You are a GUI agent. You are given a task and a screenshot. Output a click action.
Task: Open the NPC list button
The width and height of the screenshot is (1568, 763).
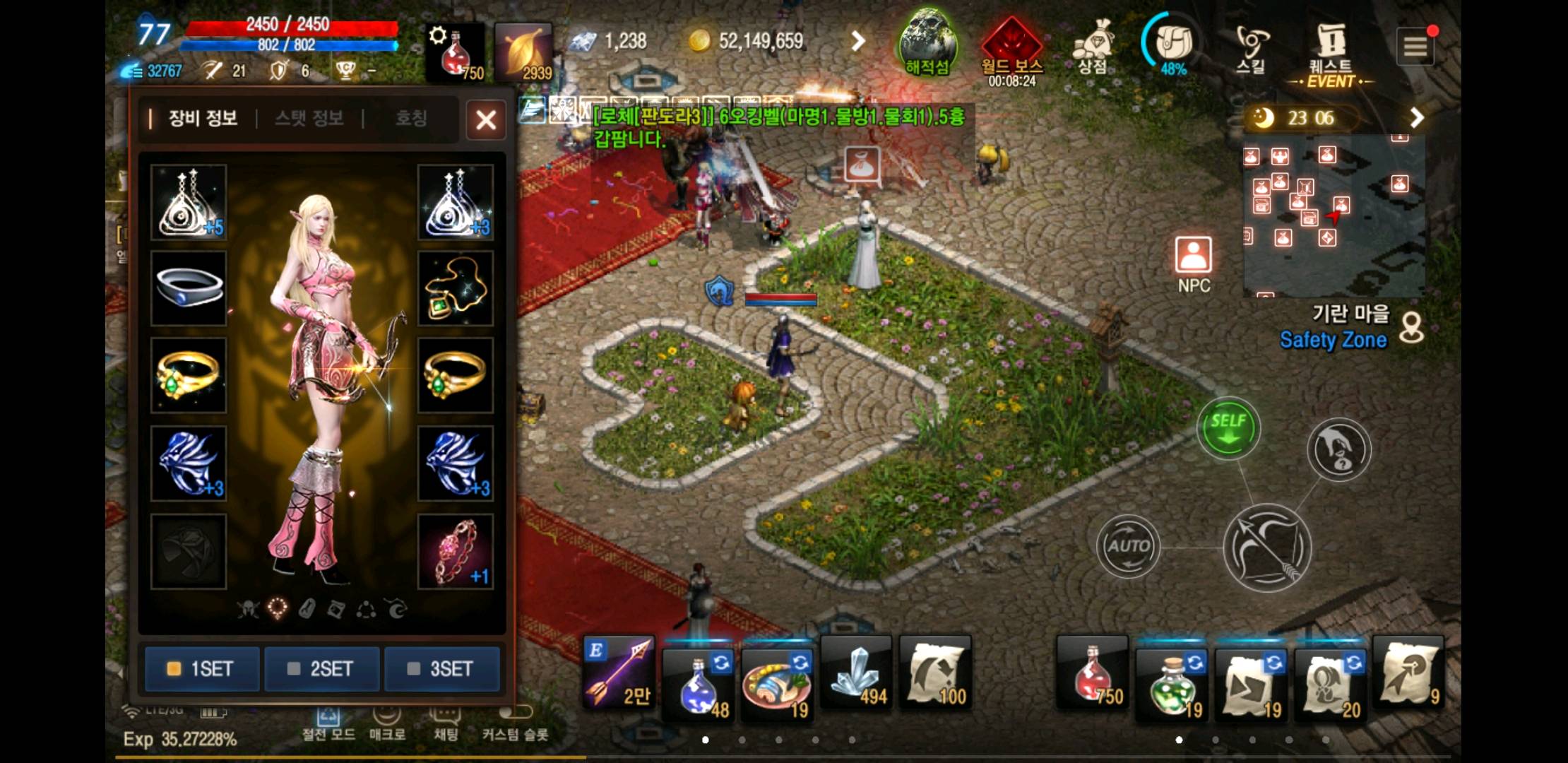(1194, 264)
